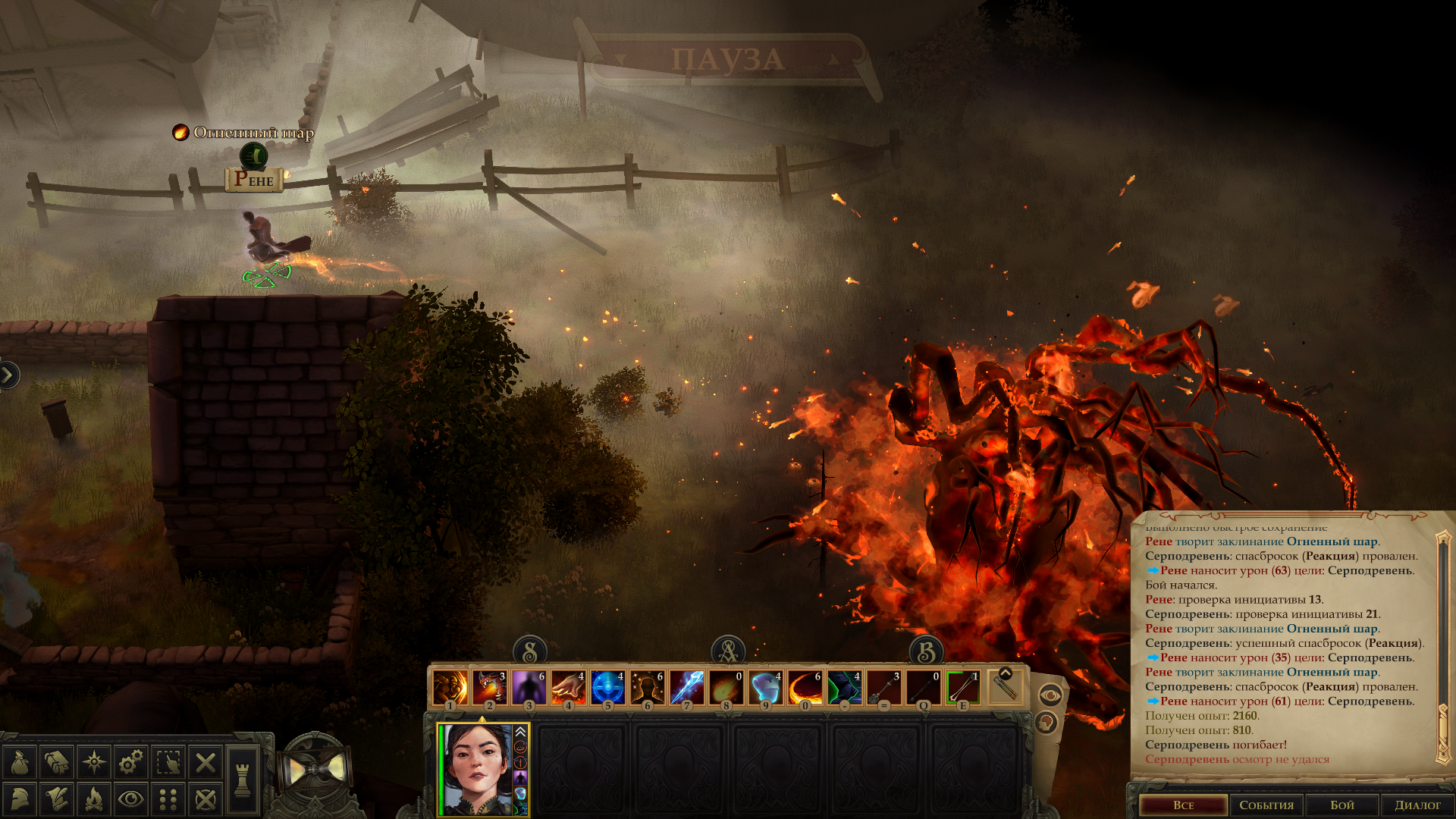Open the spells tab marked S

click(x=530, y=651)
